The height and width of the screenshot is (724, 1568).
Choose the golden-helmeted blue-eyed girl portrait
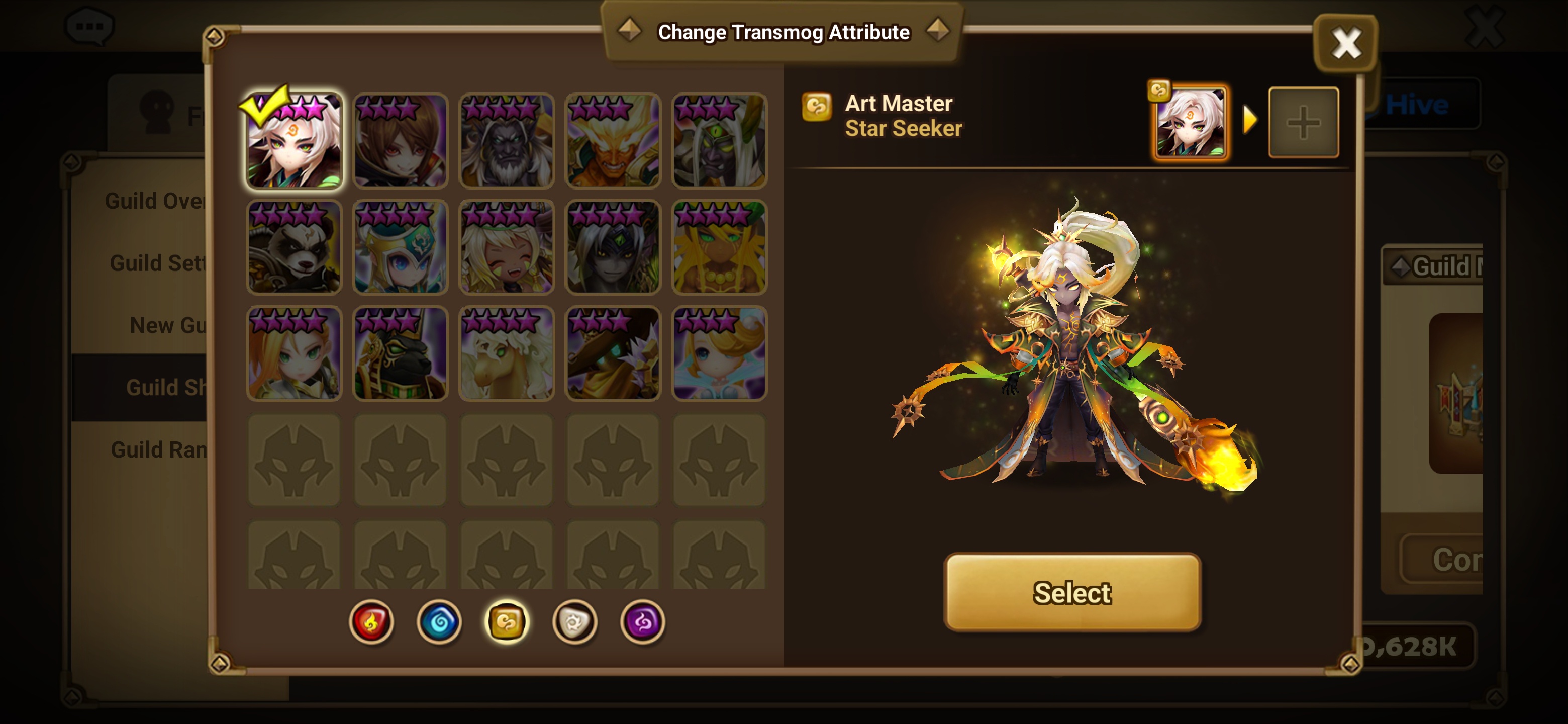pos(401,247)
